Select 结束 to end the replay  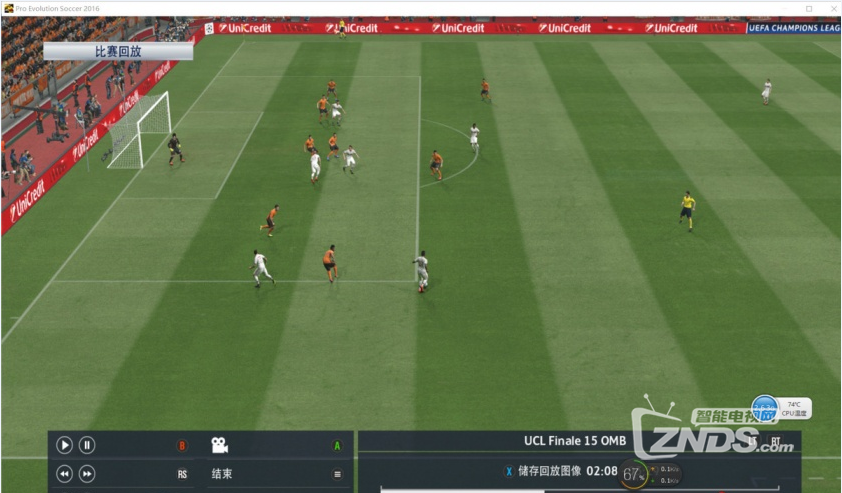click(x=222, y=474)
